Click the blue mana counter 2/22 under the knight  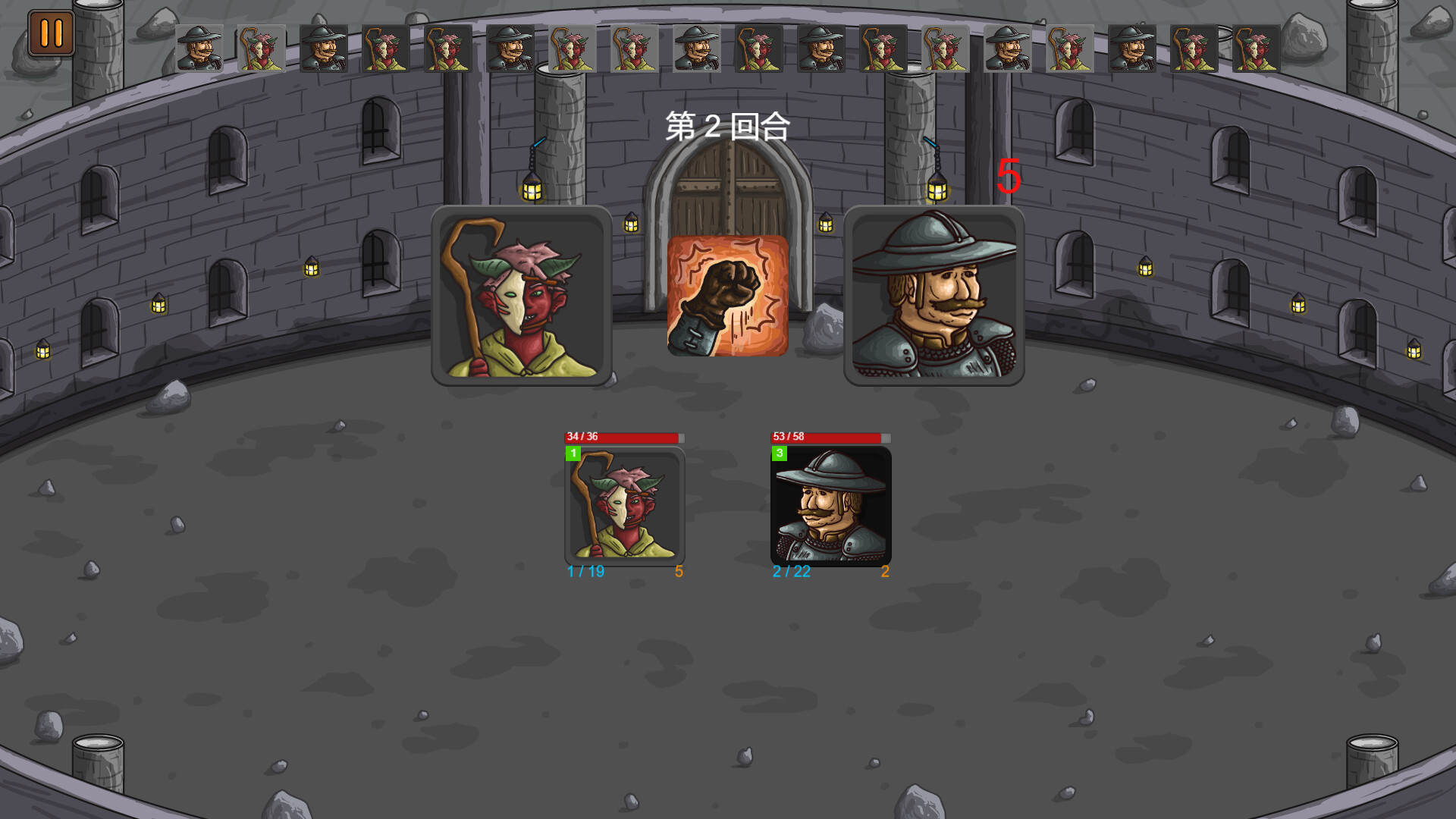(x=791, y=573)
